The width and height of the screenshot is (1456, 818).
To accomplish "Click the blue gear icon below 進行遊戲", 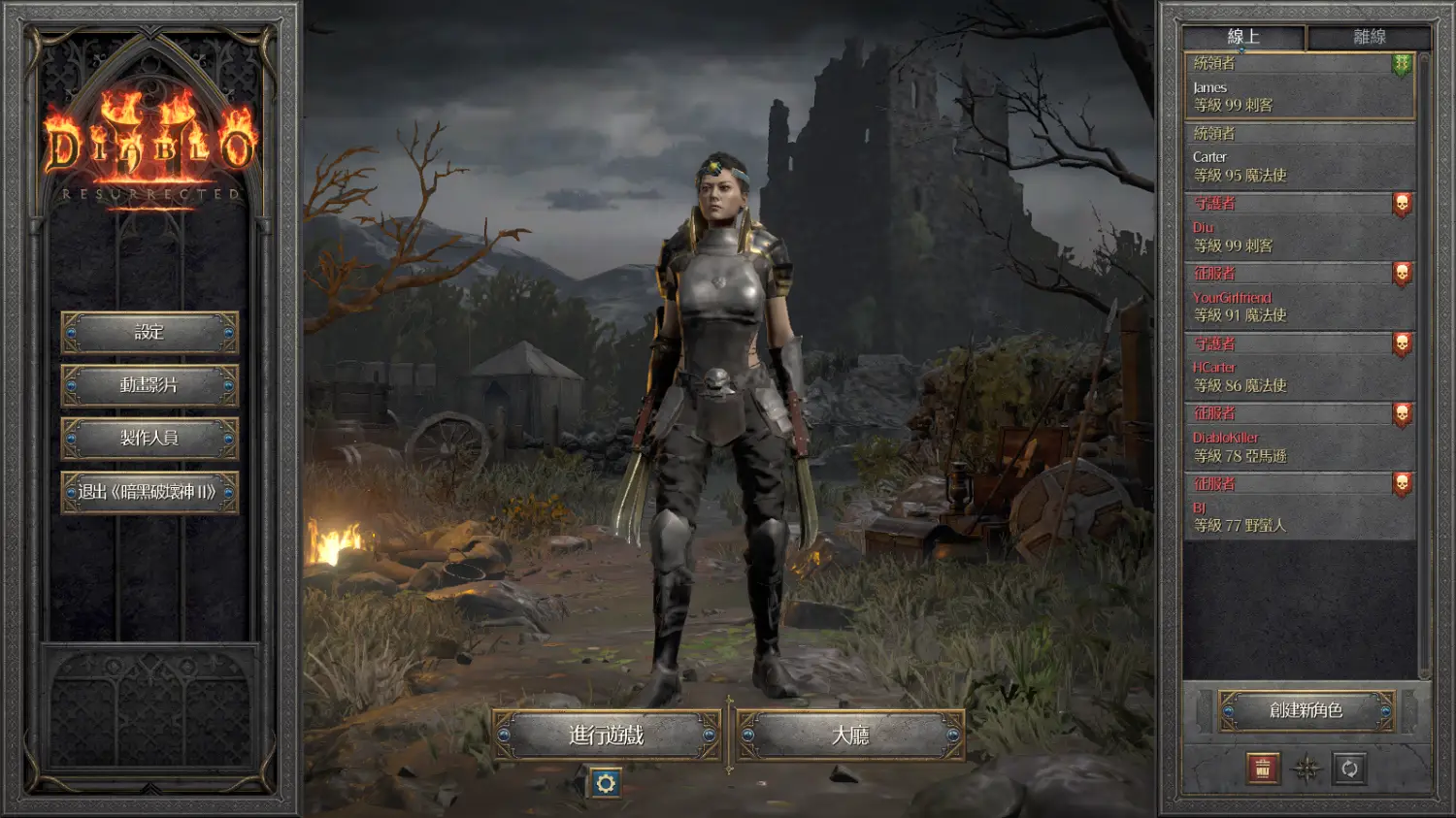I will click(606, 783).
